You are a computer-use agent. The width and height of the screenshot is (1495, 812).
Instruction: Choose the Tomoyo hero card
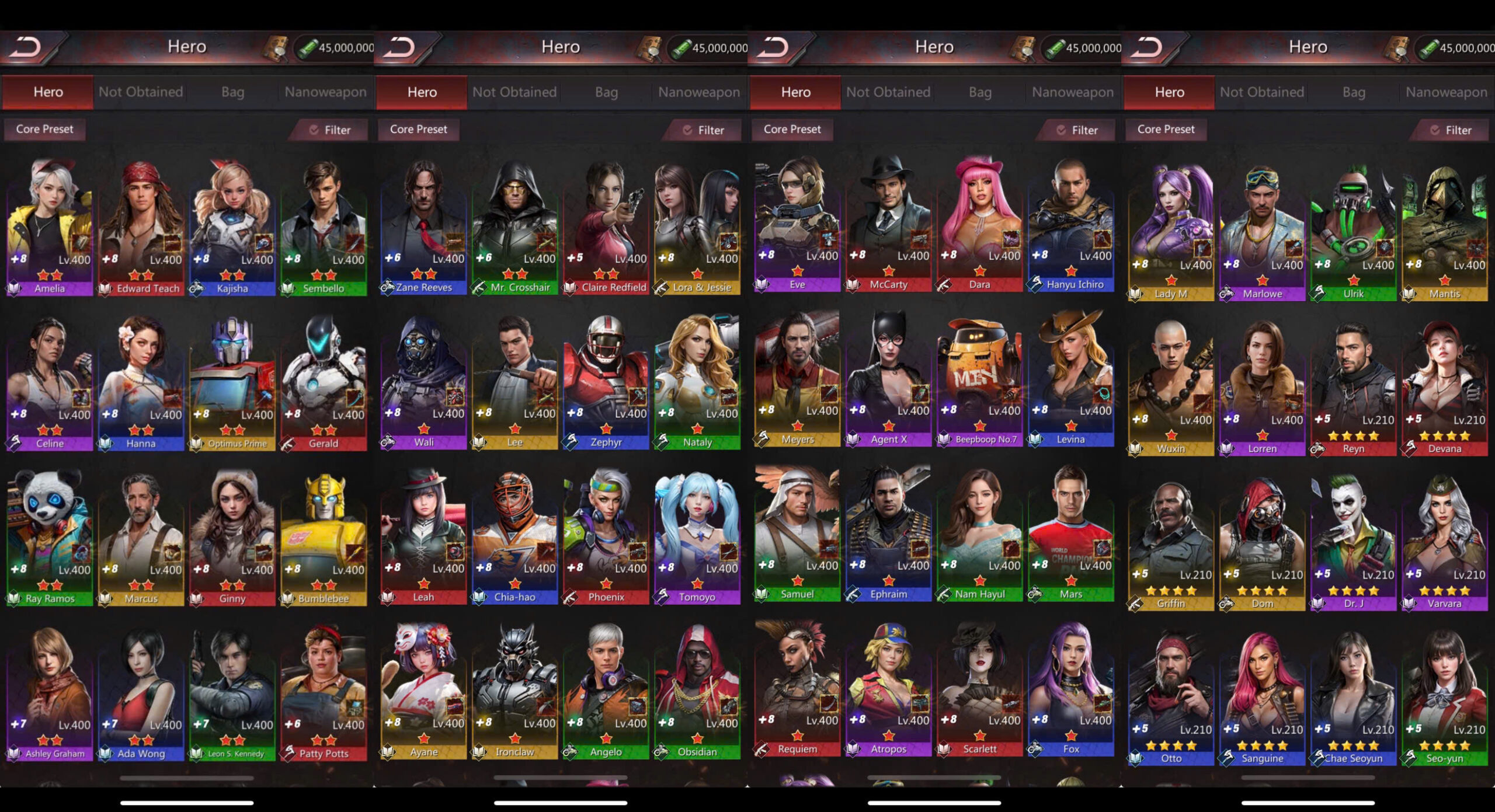click(697, 536)
